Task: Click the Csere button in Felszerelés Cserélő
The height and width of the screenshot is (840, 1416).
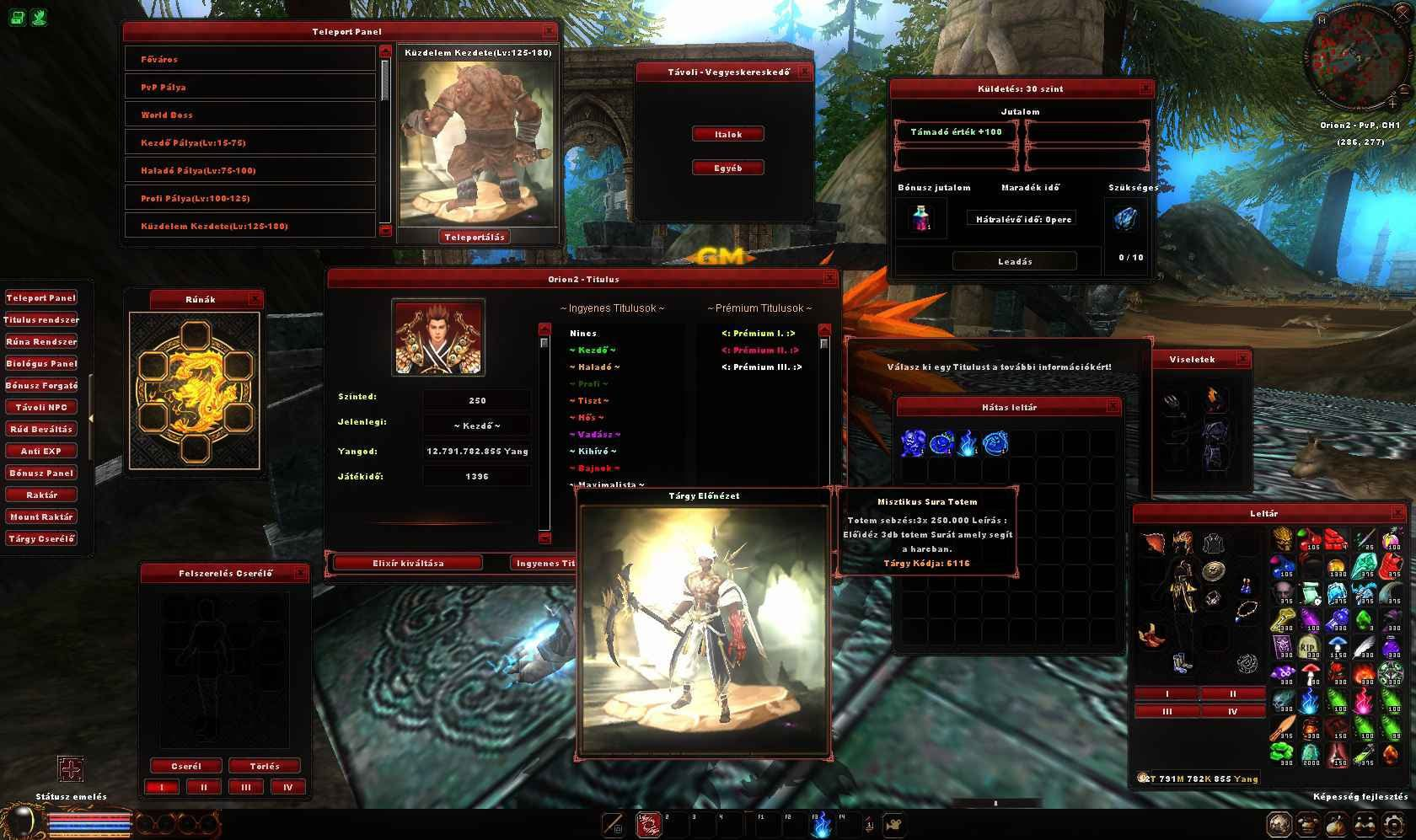Action: (x=186, y=766)
